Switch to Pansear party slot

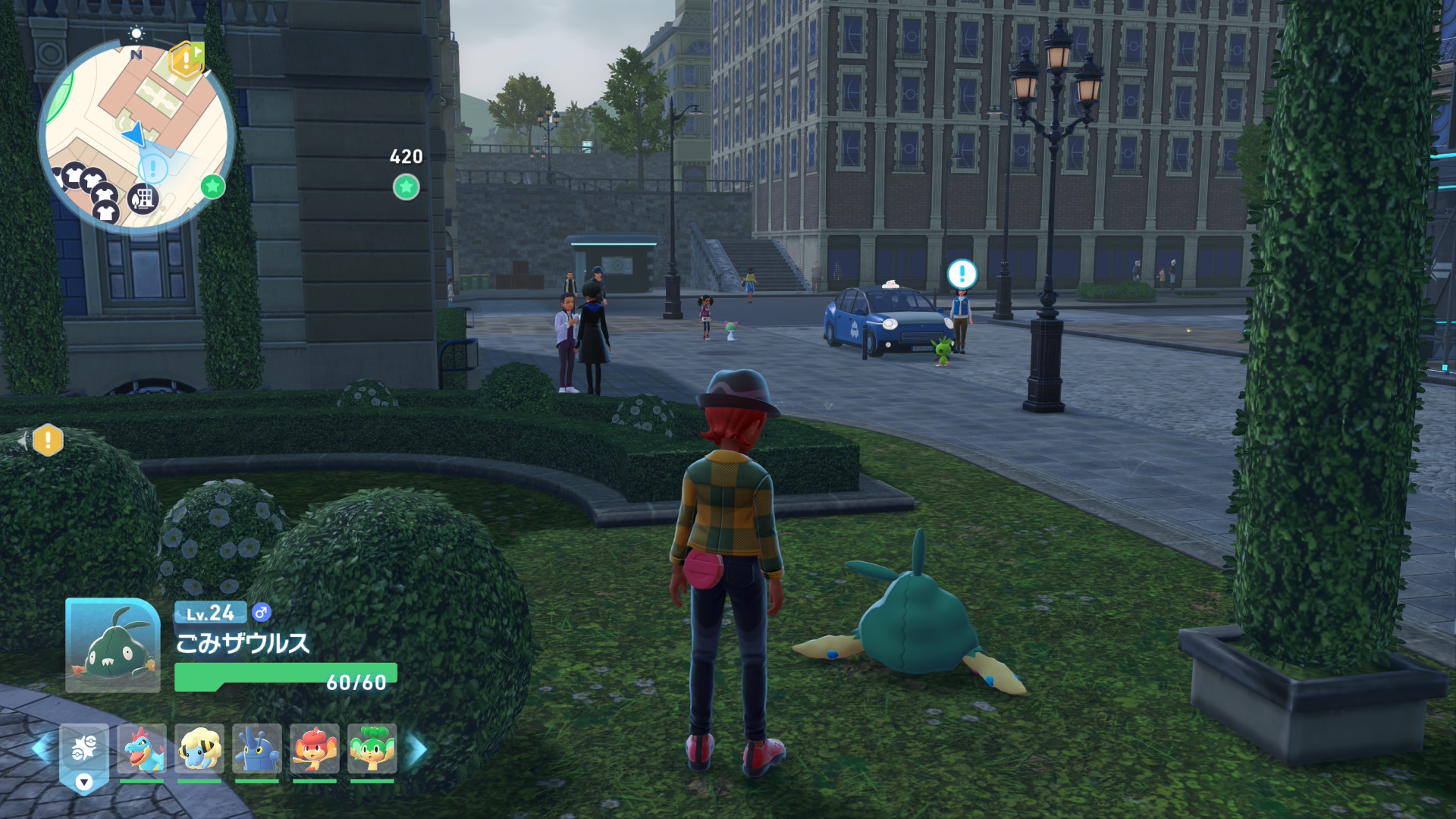click(315, 748)
